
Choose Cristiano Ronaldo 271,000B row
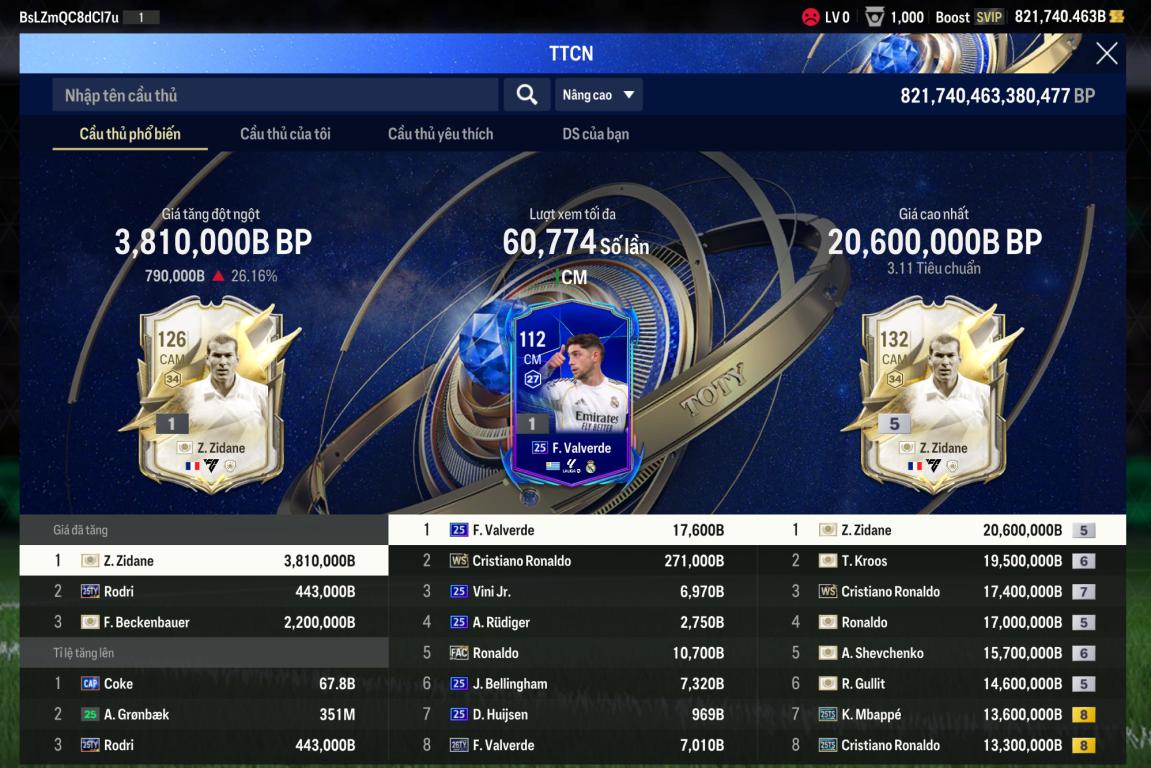click(x=572, y=561)
